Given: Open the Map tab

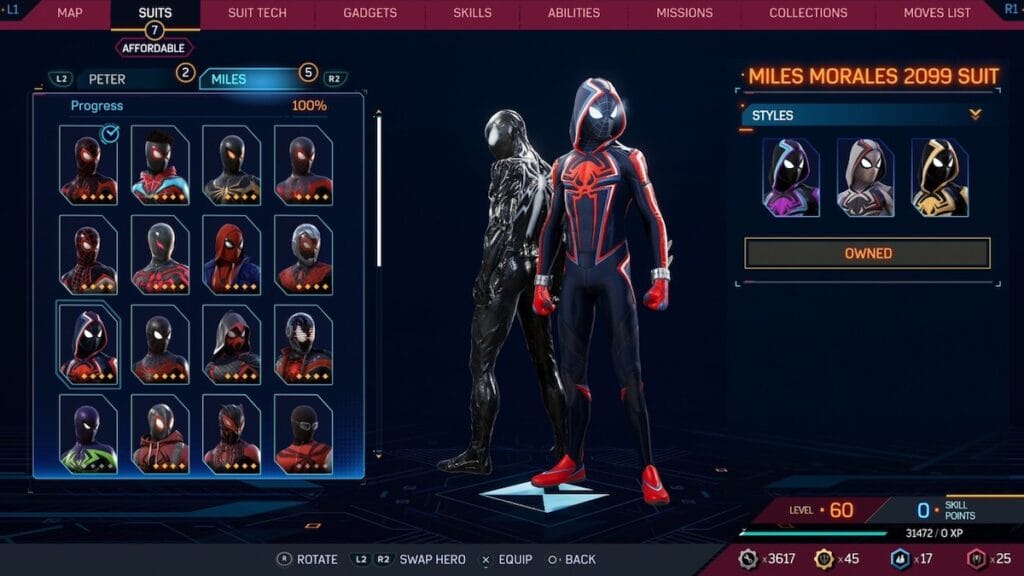Looking at the screenshot, I should coord(70,13).
